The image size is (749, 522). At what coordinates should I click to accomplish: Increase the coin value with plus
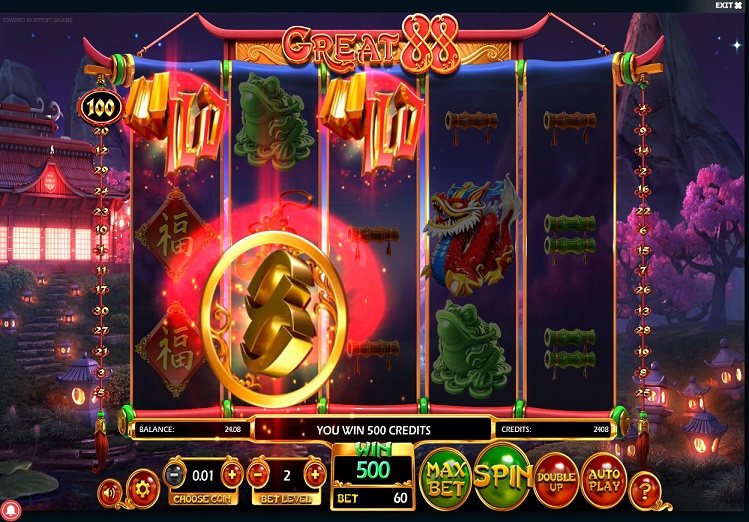tap(231, 474)
